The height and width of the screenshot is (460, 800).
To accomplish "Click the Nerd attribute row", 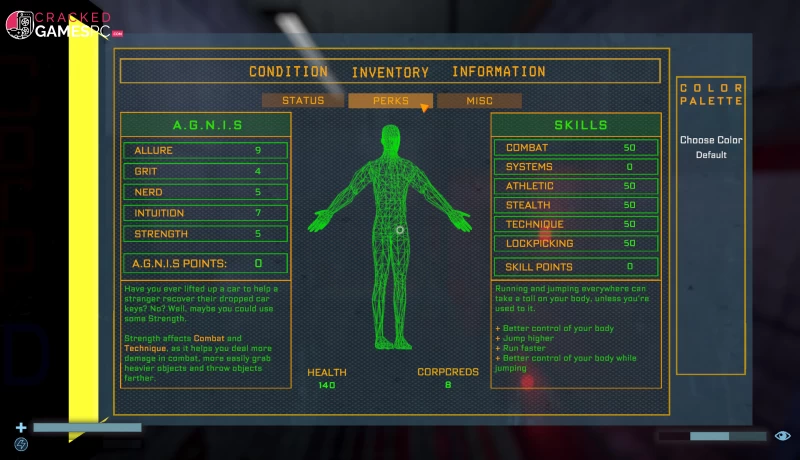I will 206,192.
